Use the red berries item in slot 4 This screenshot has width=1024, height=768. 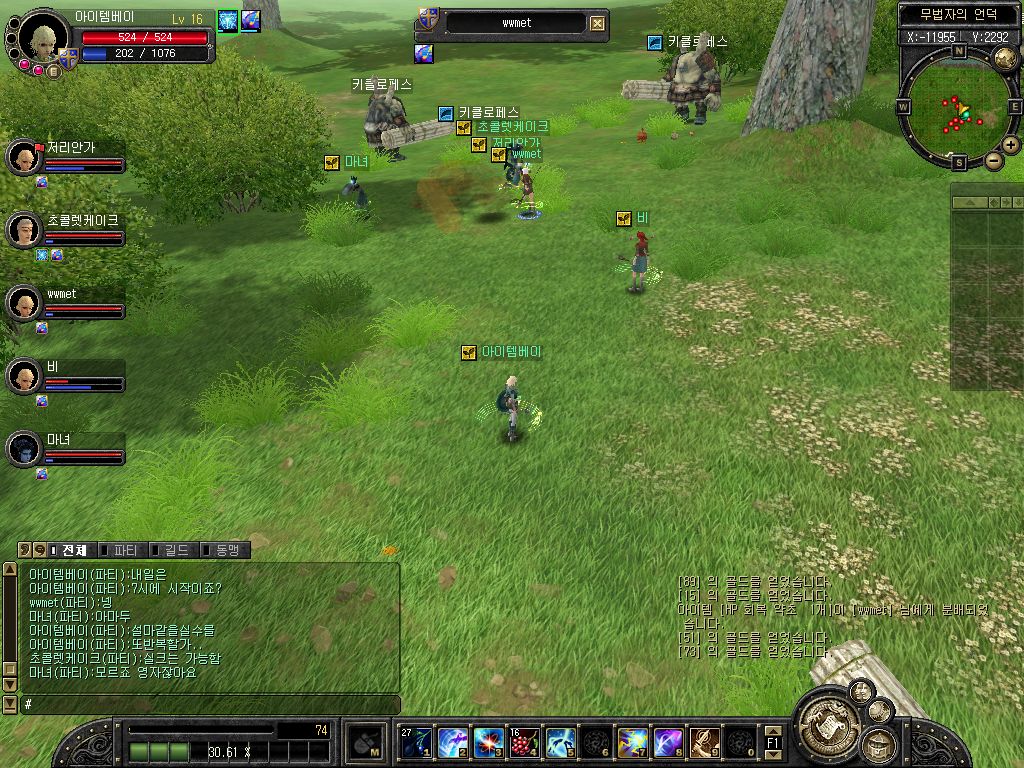point(524,742)
